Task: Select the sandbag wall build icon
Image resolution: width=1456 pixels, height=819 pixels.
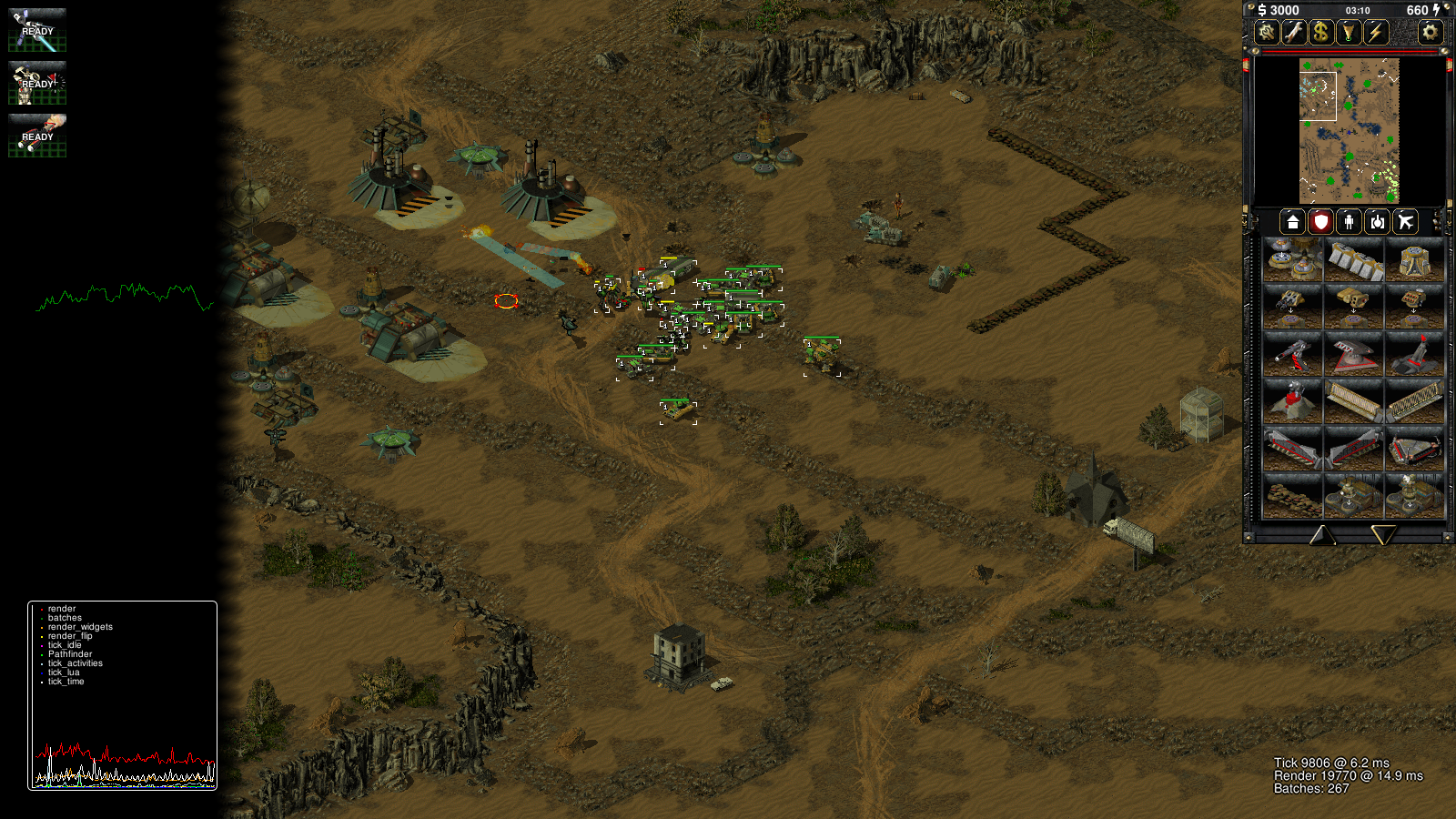Action: [1292, 496]
